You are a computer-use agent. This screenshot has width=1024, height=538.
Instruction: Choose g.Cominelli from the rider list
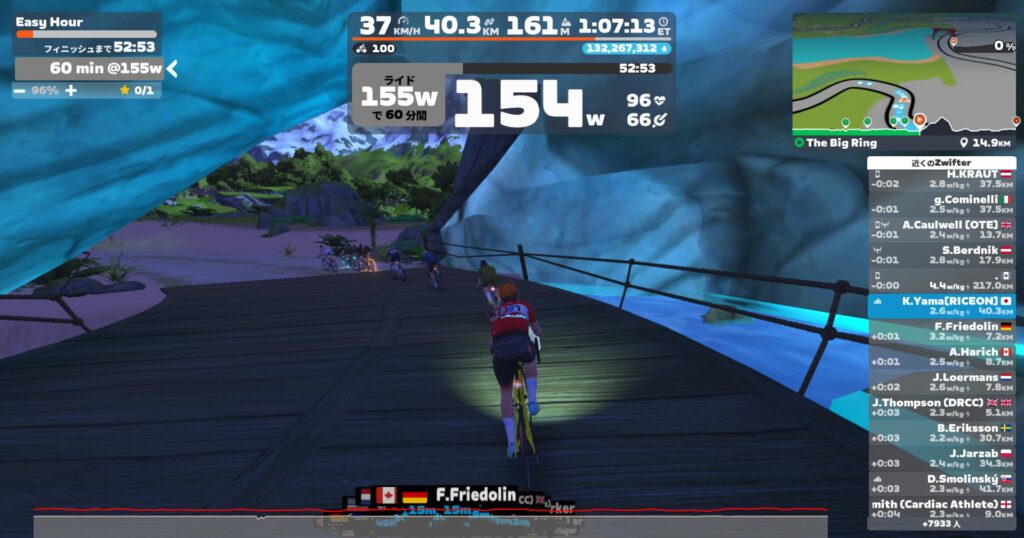tap(941, 204)
